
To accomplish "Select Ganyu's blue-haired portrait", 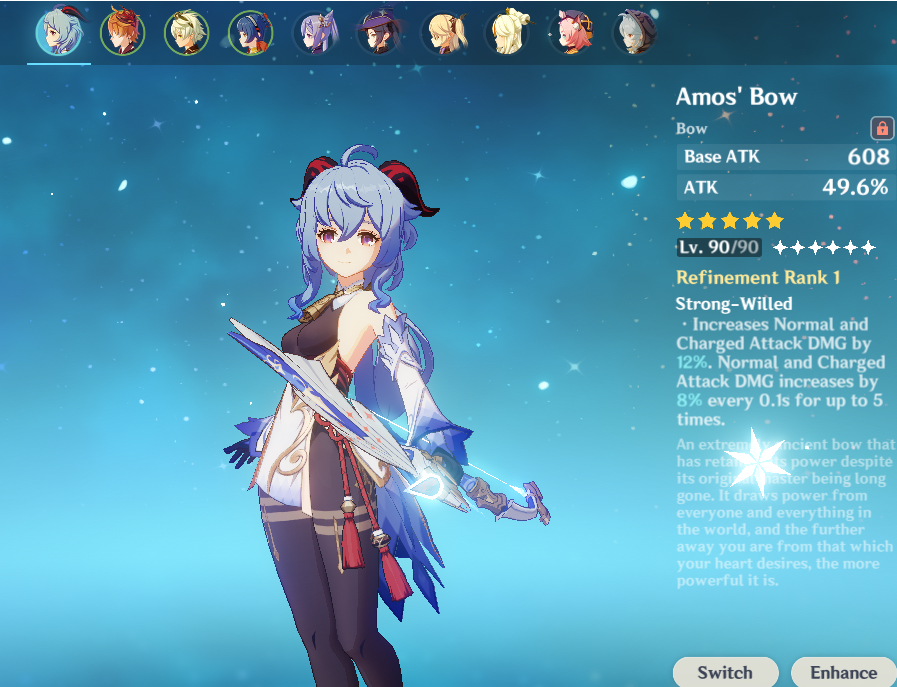I will [x=58, y=33].
